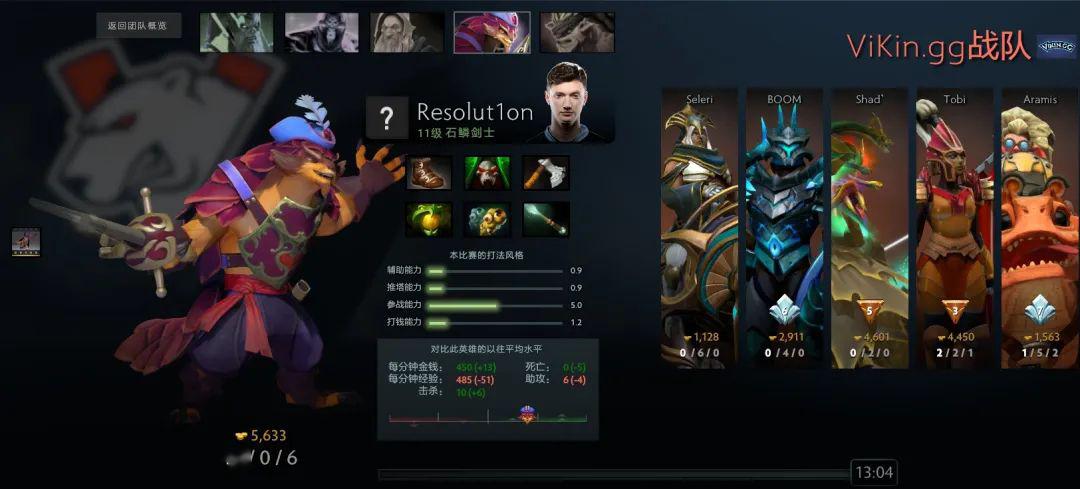The image size is (1080, 489).
Task: Inspect the golden nugget item slot
Action: click(487, 219)
